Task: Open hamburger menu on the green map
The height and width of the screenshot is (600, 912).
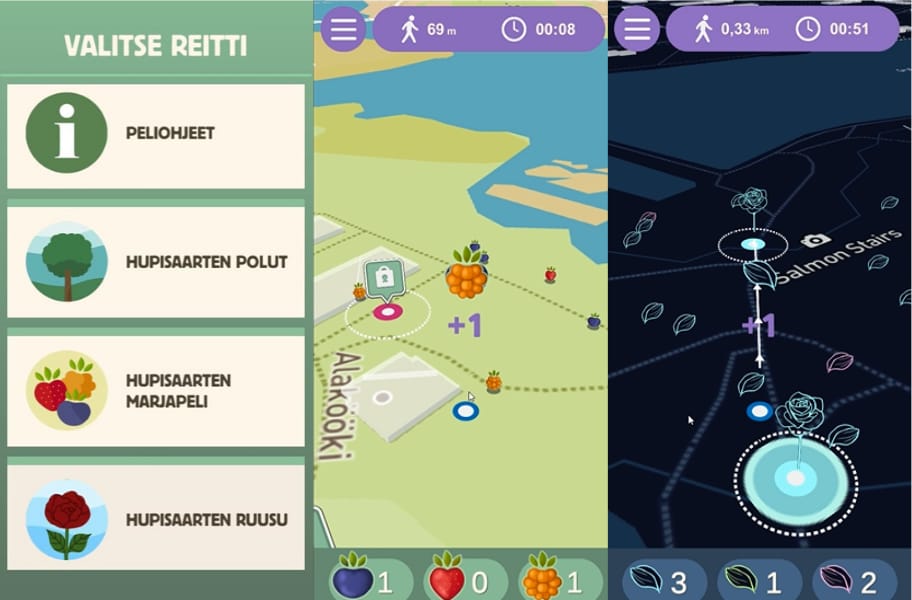Action: click(343, 29)
